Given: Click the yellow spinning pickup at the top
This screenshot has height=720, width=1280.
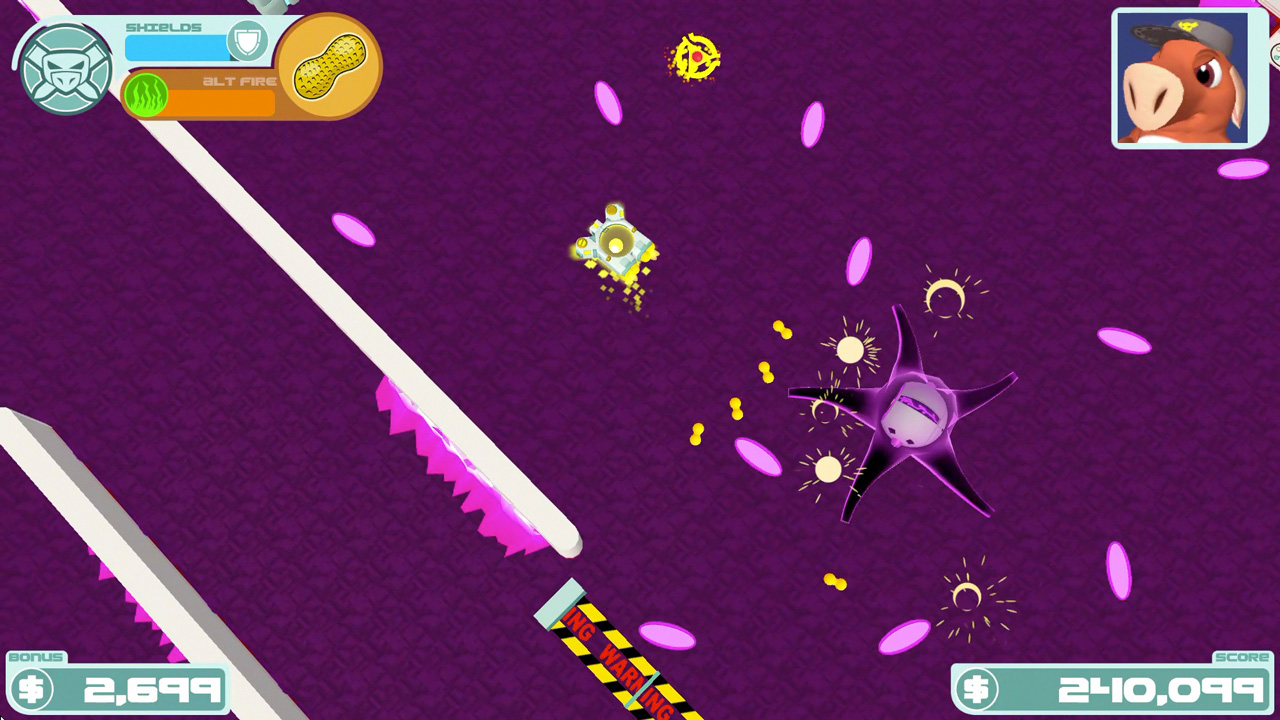Looking at the screenshot, I should tap(696, 57).
